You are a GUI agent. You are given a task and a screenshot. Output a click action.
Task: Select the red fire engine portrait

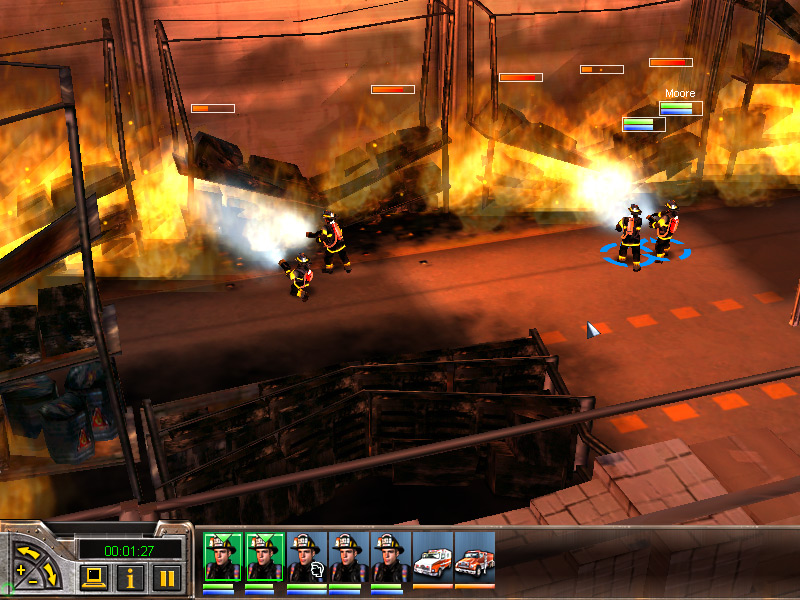pos(475,558)
